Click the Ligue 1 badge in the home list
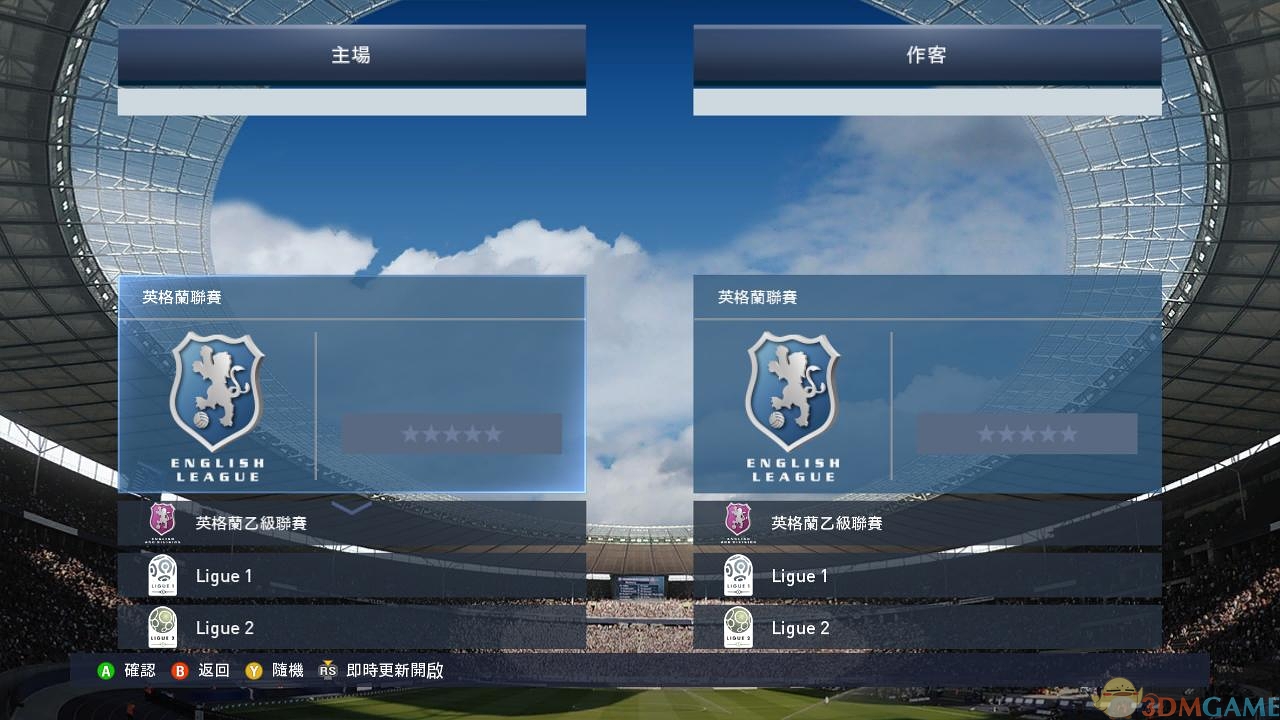 coord(163,575)
